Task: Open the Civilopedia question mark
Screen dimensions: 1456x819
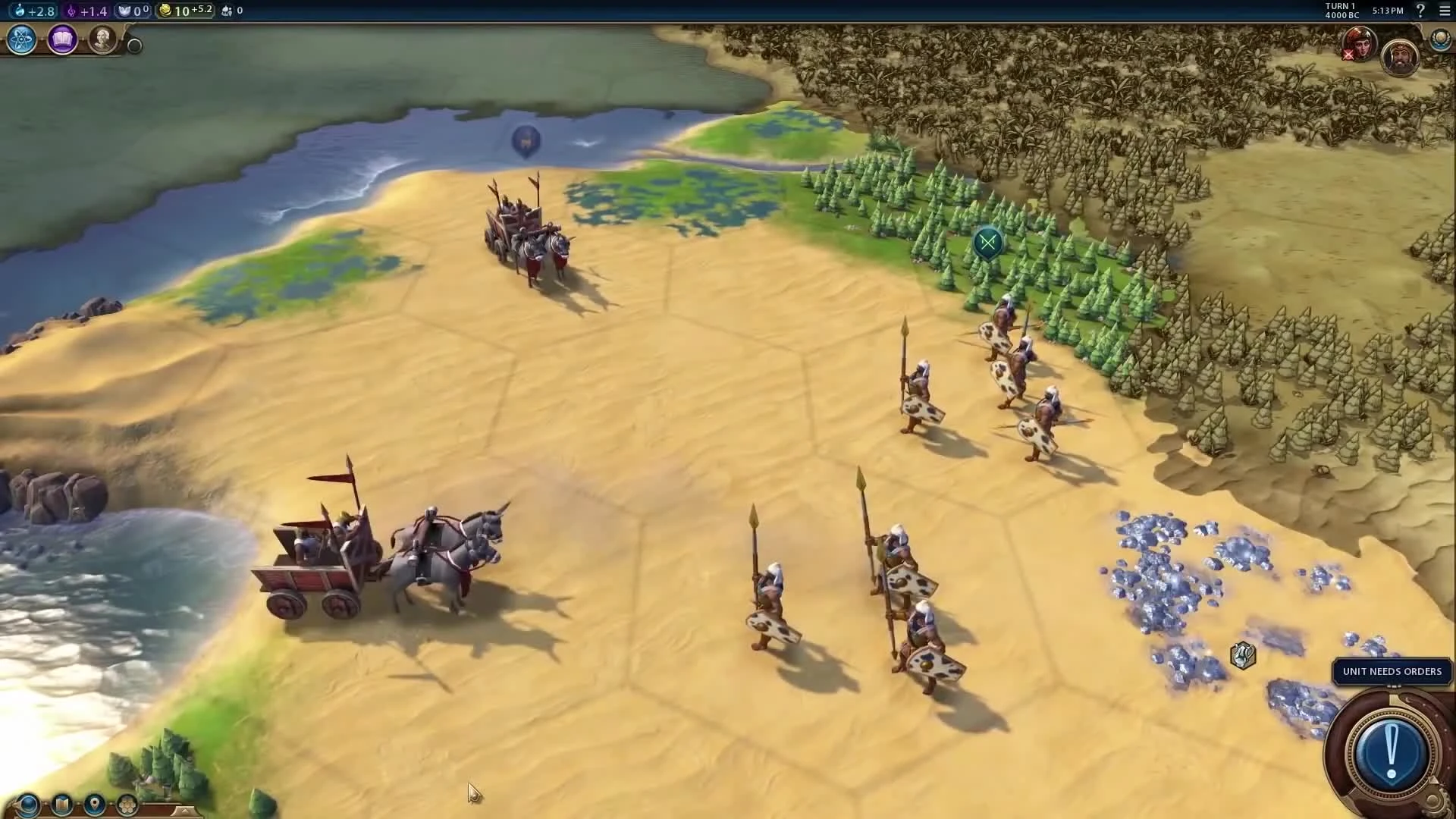Action: coord(1420,11)
